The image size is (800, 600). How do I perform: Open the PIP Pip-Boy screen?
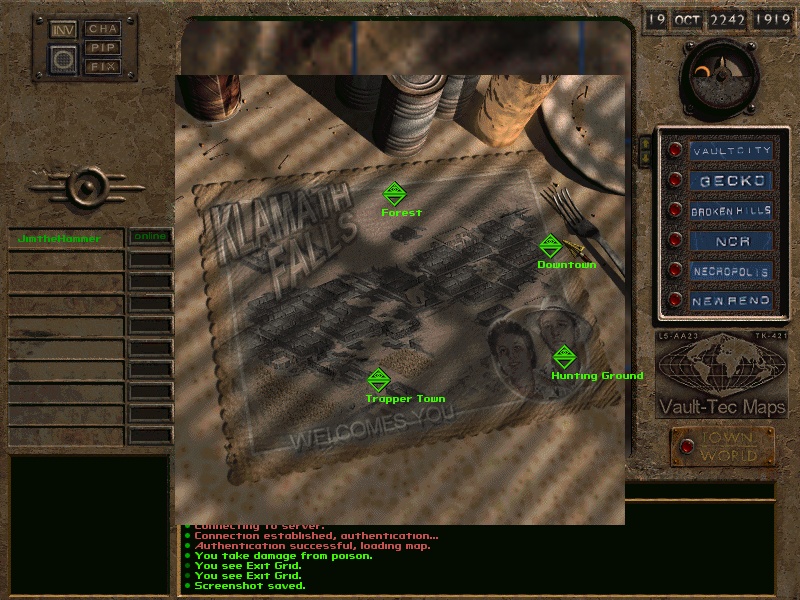(102, 47)
